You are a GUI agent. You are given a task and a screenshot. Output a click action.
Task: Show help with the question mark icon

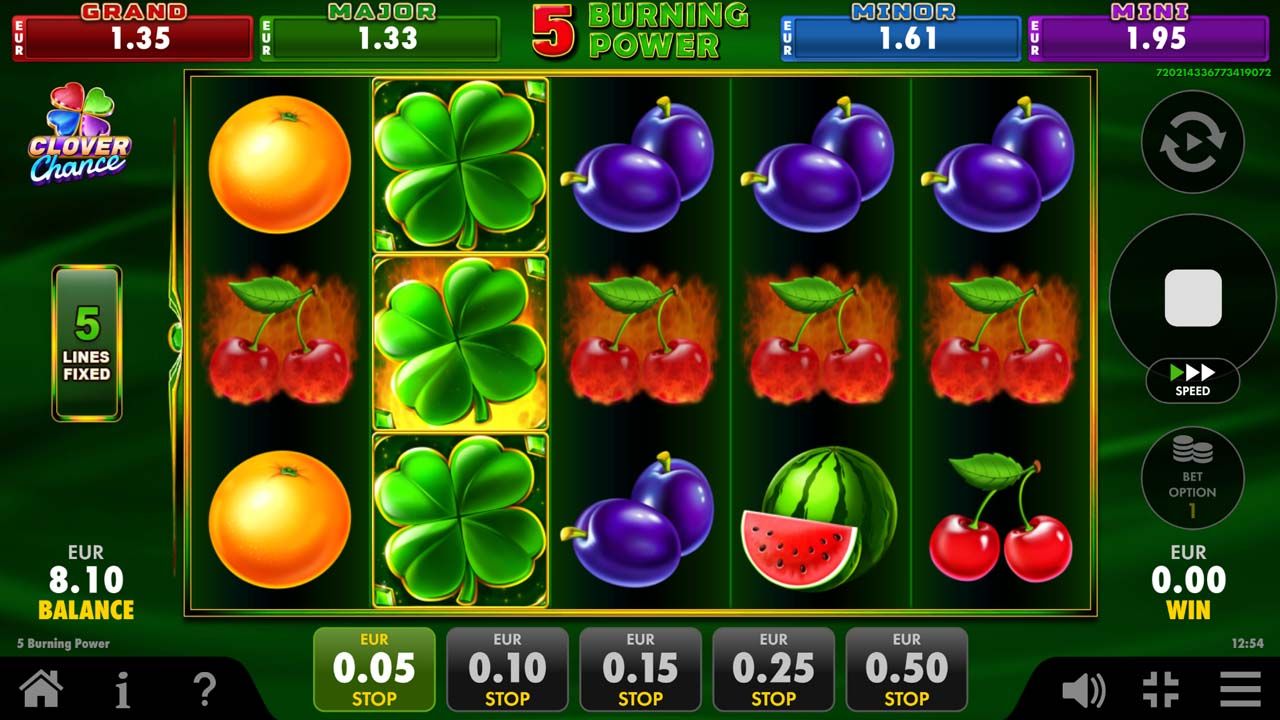coord(204,689)
